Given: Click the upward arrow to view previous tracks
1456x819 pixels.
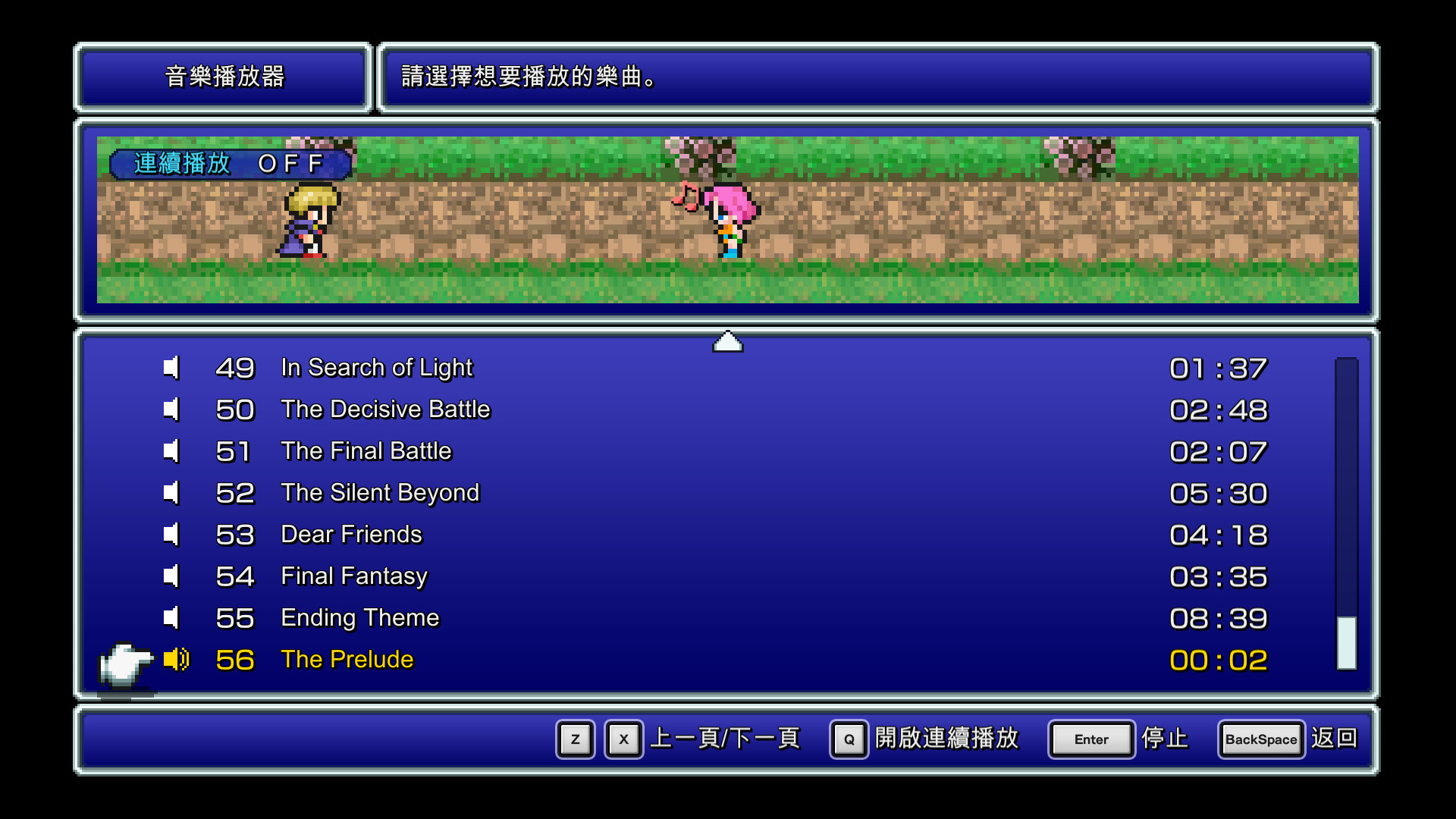Looking at the screenshot, I should coord(727,340).
